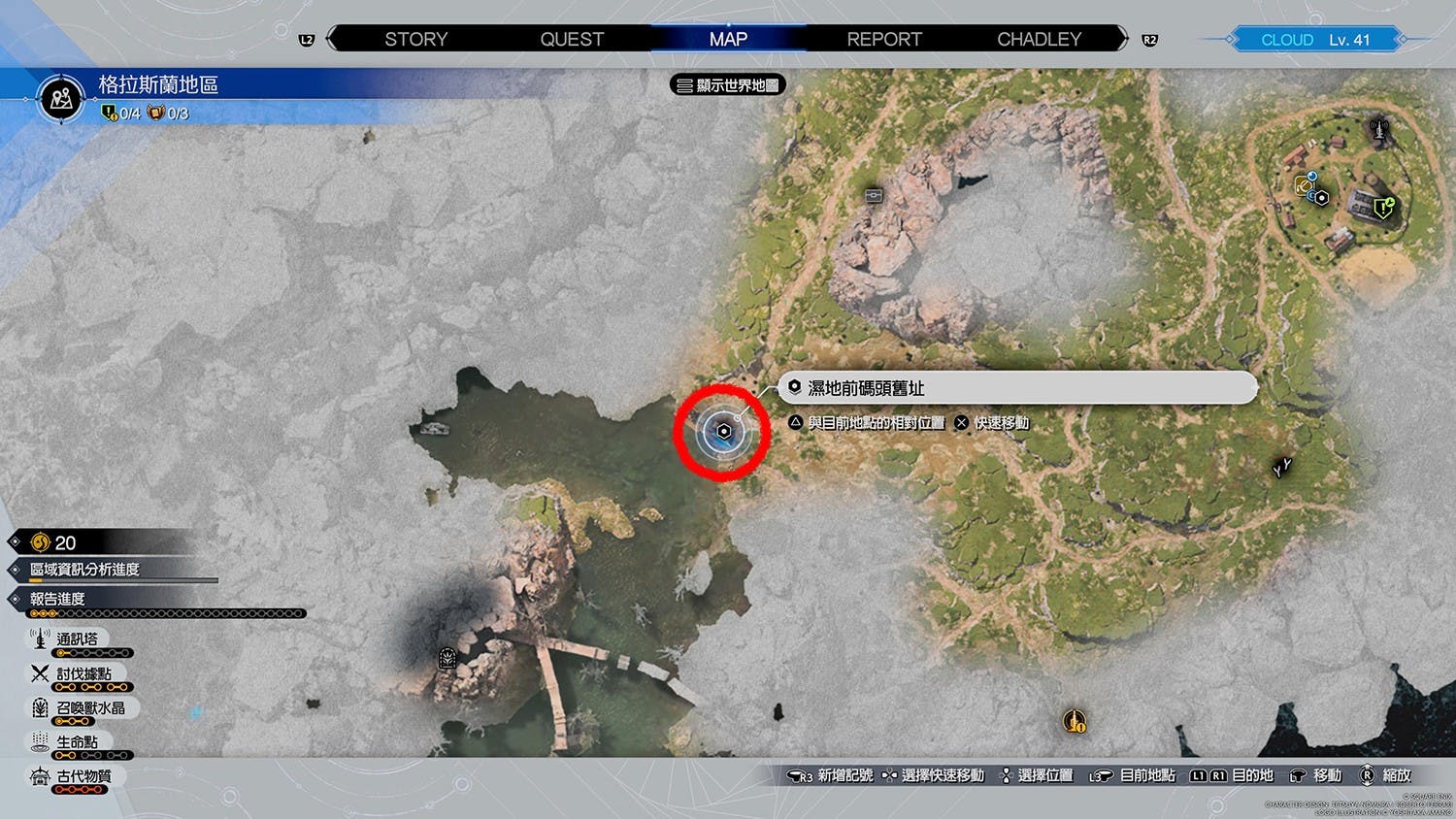Select the orange main objective map marker
The width and height of the screenshot is (1456, 819).
coord(1074,721)
